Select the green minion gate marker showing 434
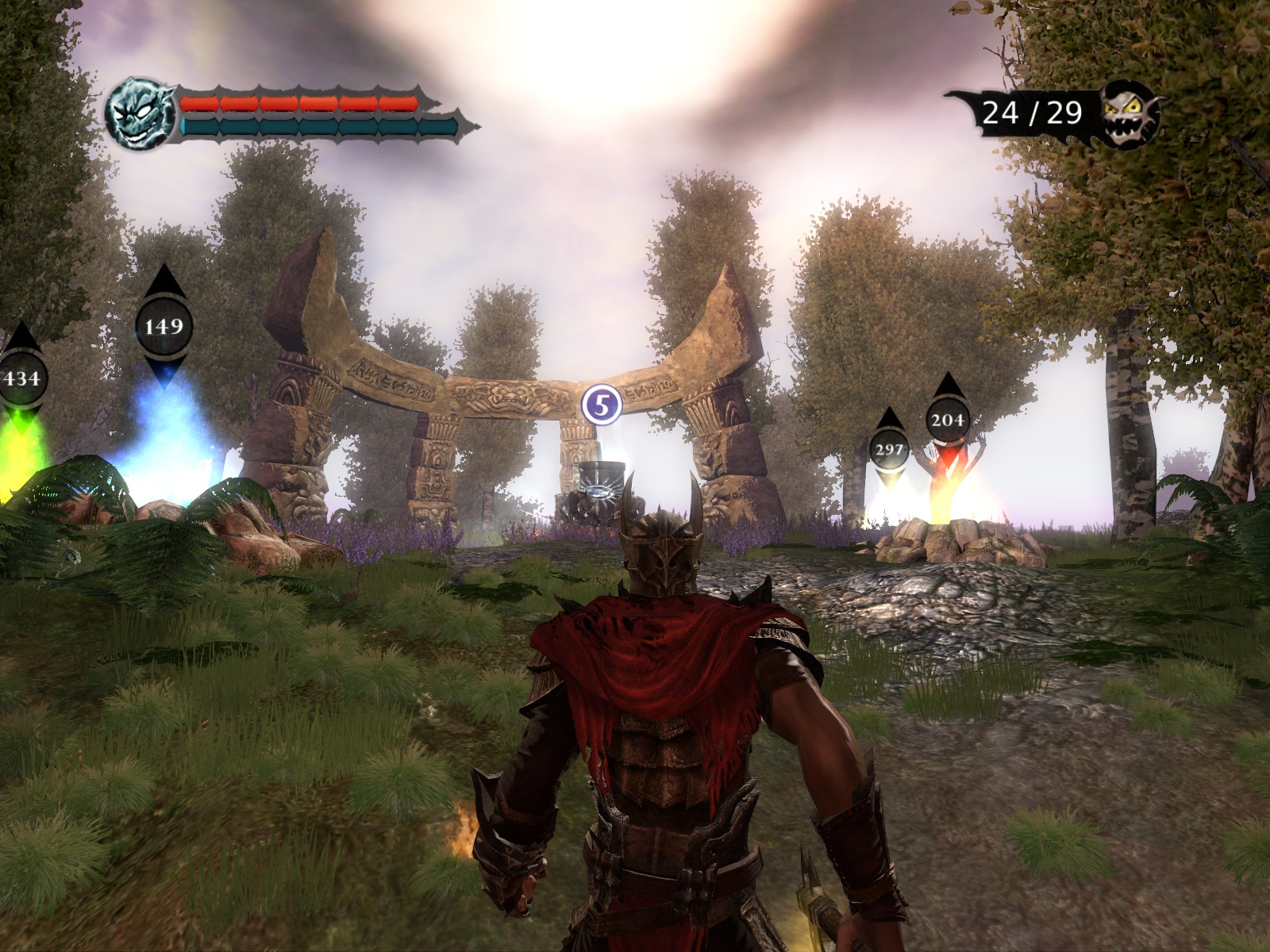 click(x=21, y=378)
